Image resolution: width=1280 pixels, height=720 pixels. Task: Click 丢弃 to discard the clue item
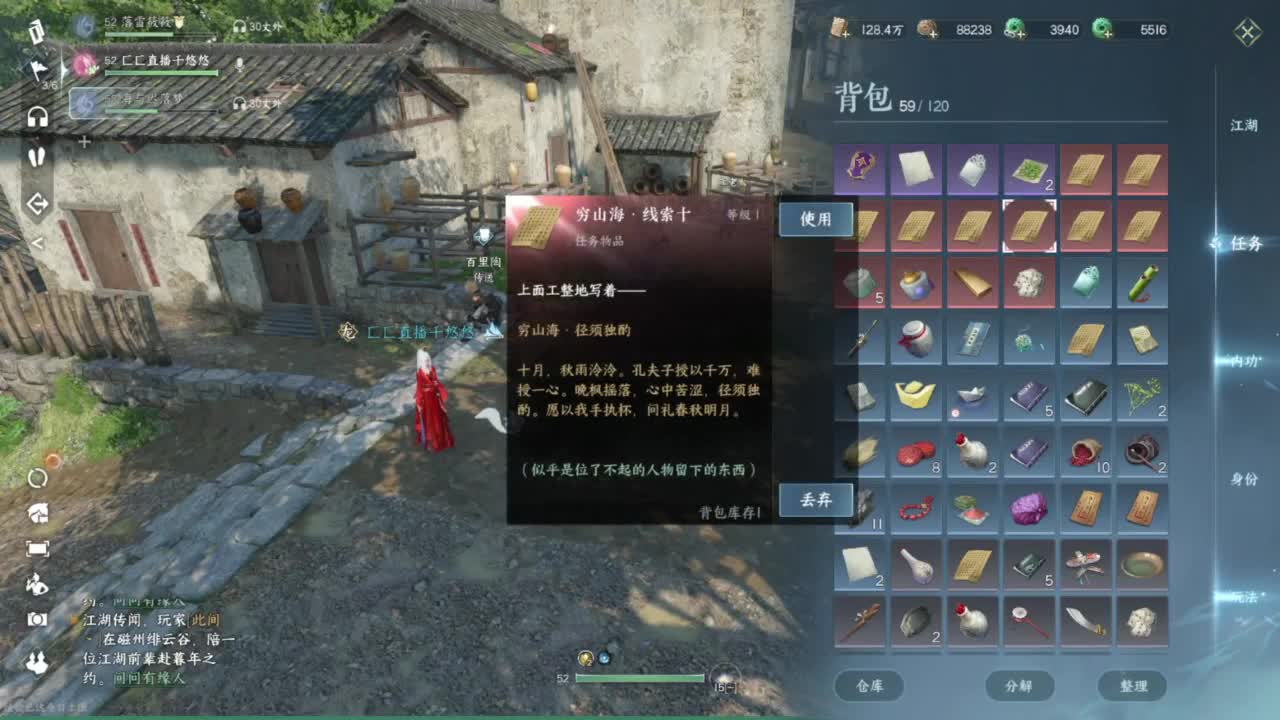click(816, 500)
